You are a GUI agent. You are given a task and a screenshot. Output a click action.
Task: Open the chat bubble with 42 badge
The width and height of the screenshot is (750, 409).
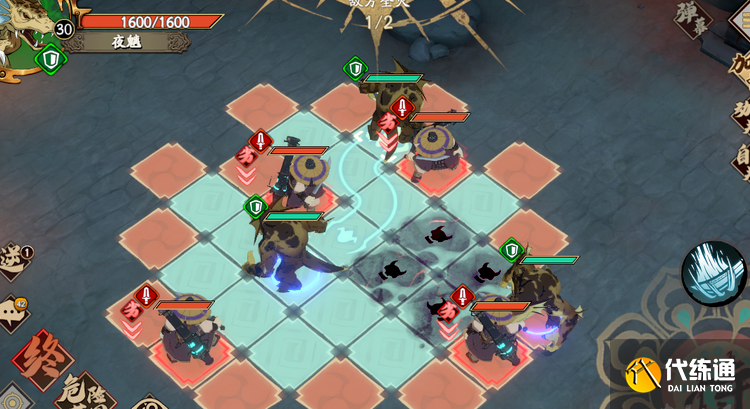(12, 312)
